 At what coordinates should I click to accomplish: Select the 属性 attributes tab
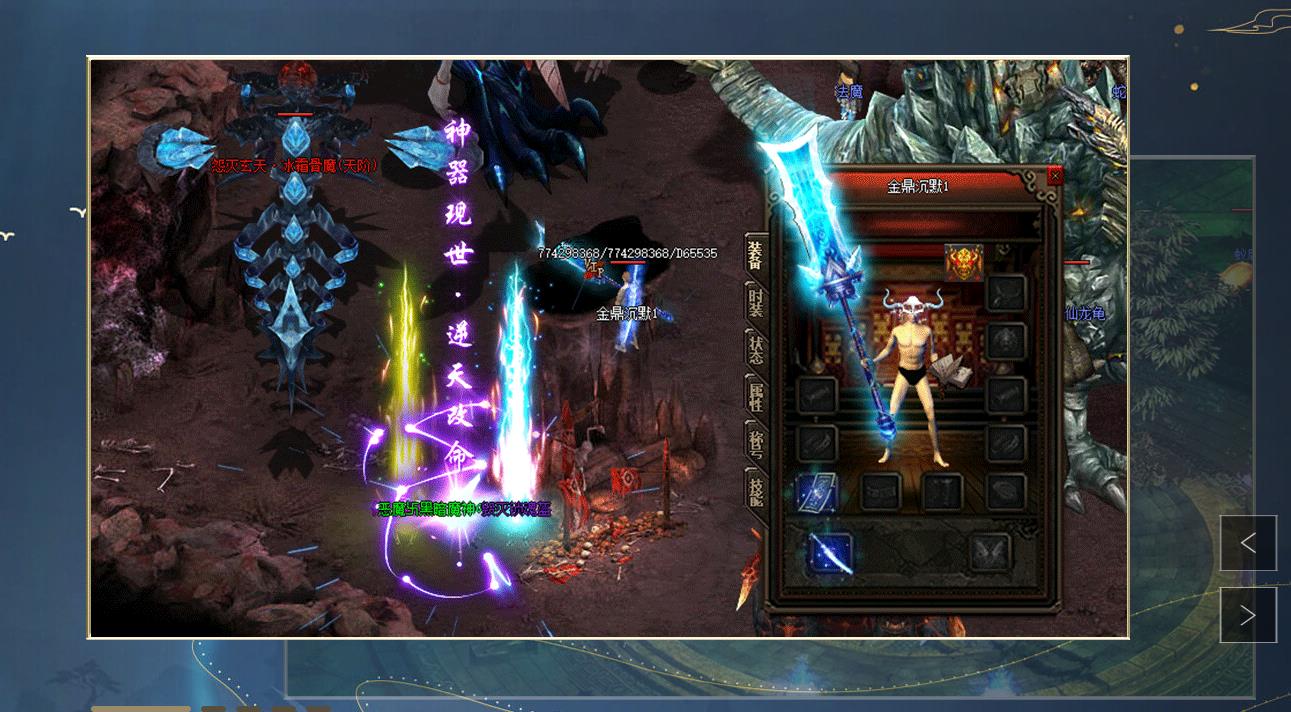pyautogui.click(x=756, y=396)
